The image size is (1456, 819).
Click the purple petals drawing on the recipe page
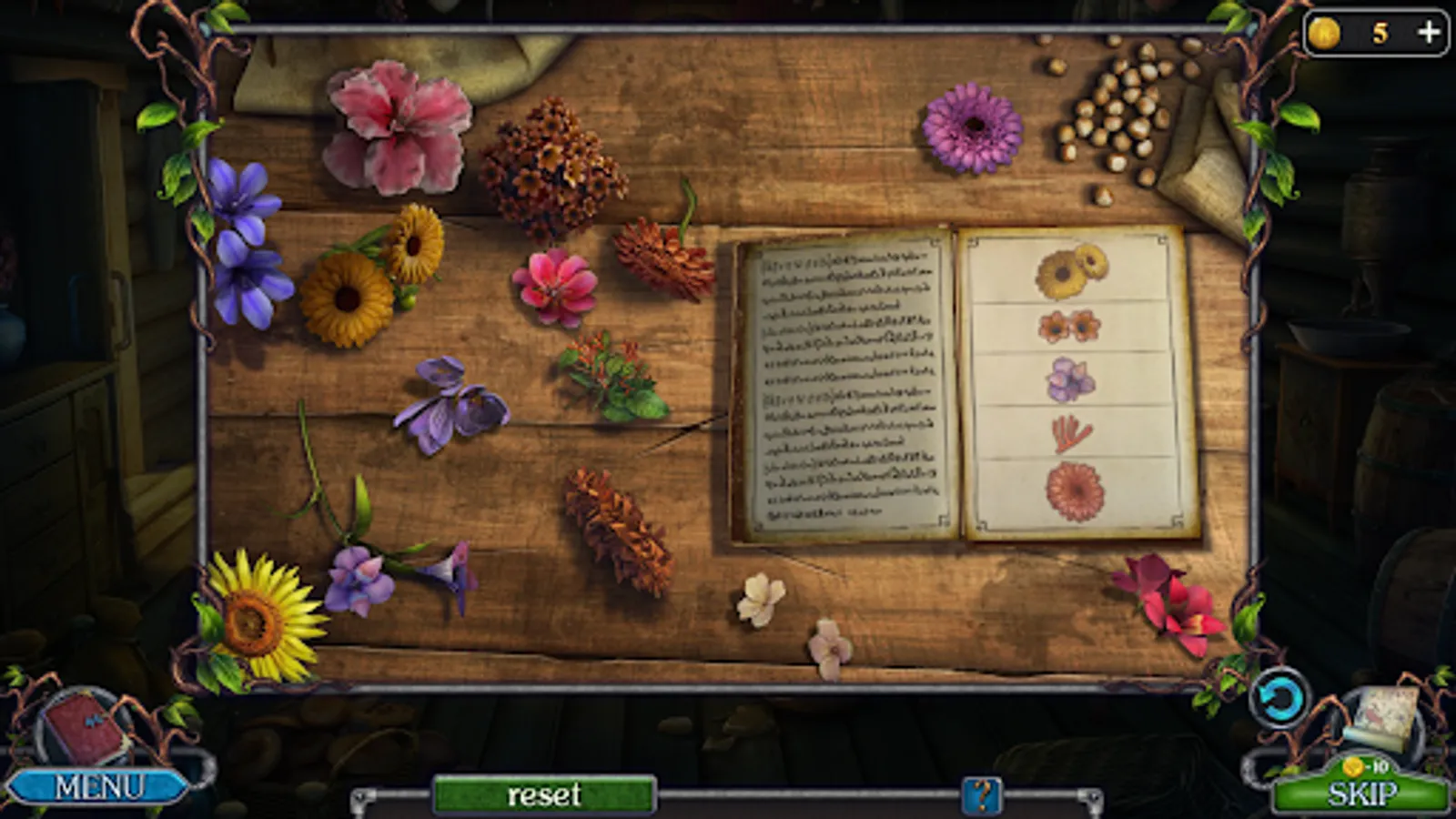tap(1069, 376)
